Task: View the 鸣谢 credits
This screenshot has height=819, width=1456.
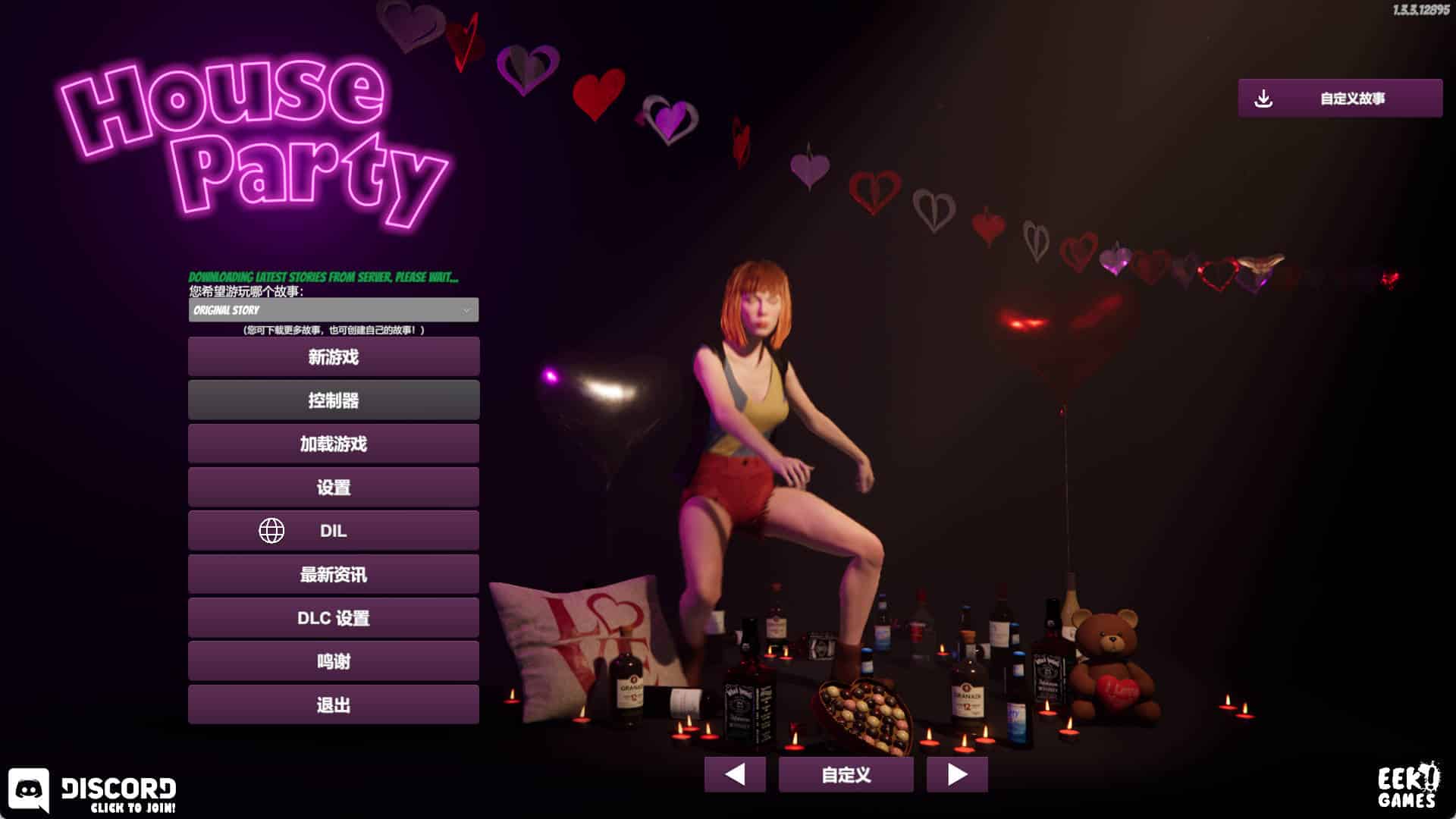Action: click(334, 661)
